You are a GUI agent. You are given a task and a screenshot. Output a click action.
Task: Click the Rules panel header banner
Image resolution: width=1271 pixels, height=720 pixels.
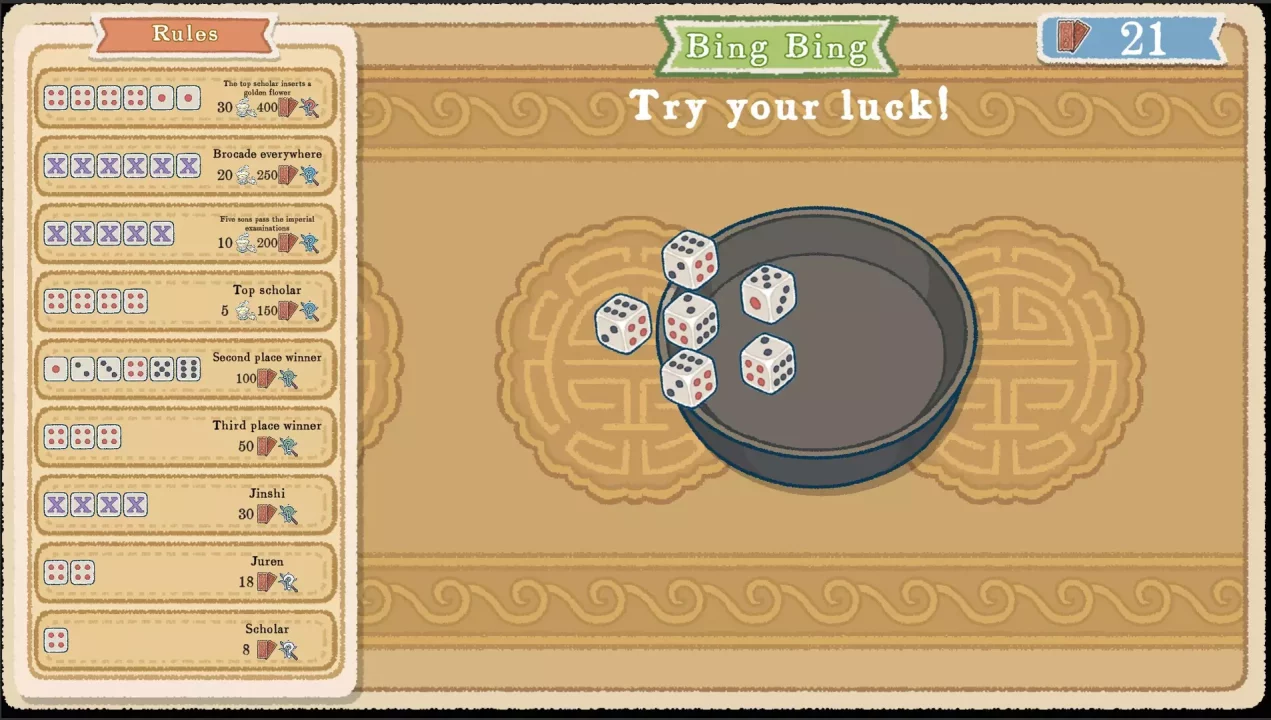tap(184, 34)
